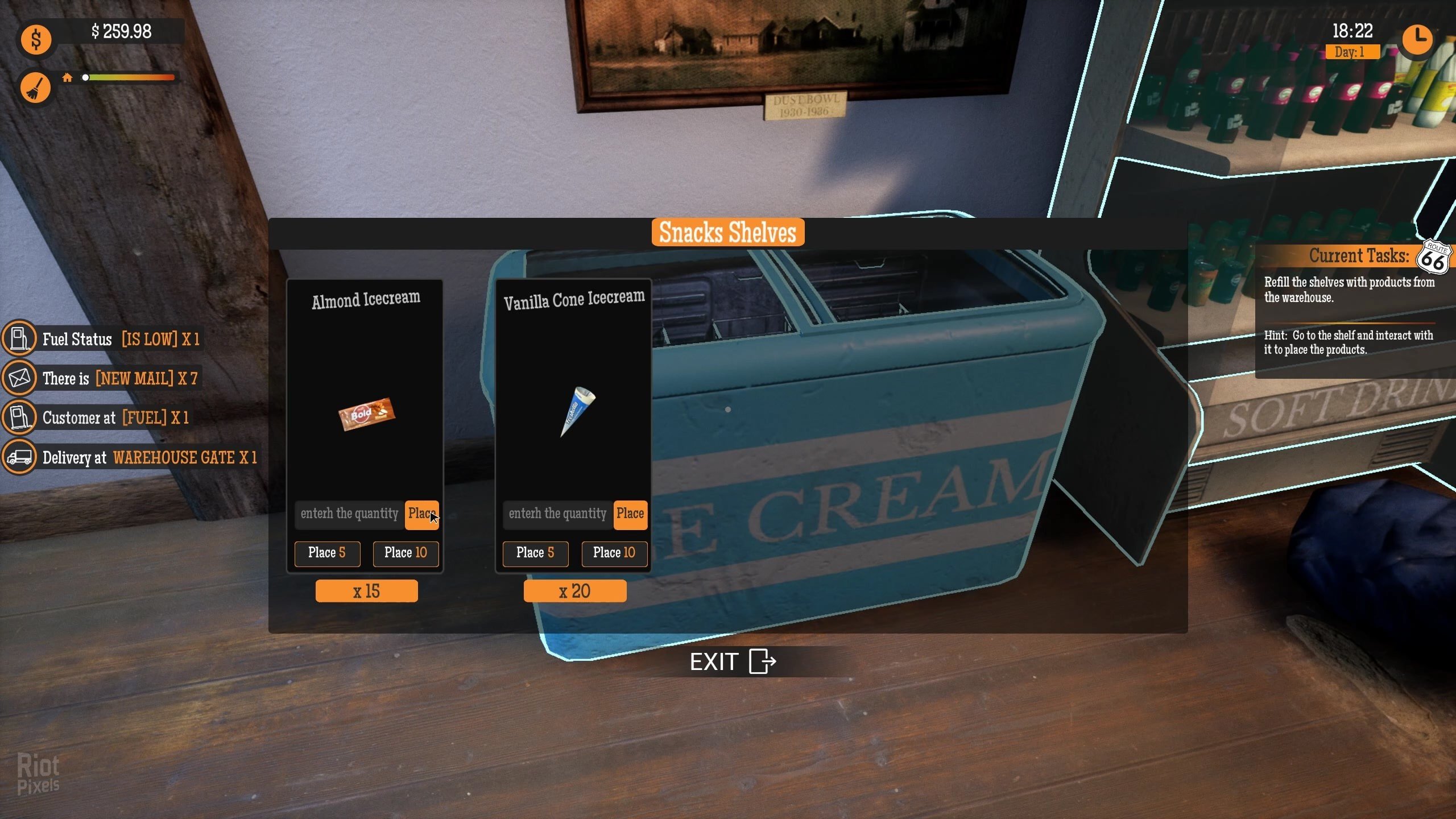Open the new mail envelope icon
Image resolution: width=1456 pixels, height=819 pixels.
[19, 378]
